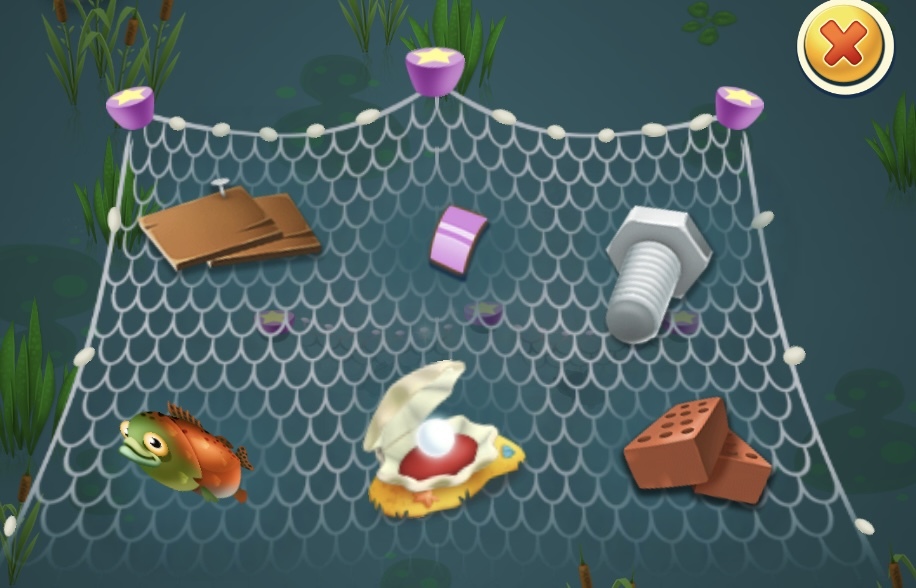Grab the orange-green fish

pos(187,453)
